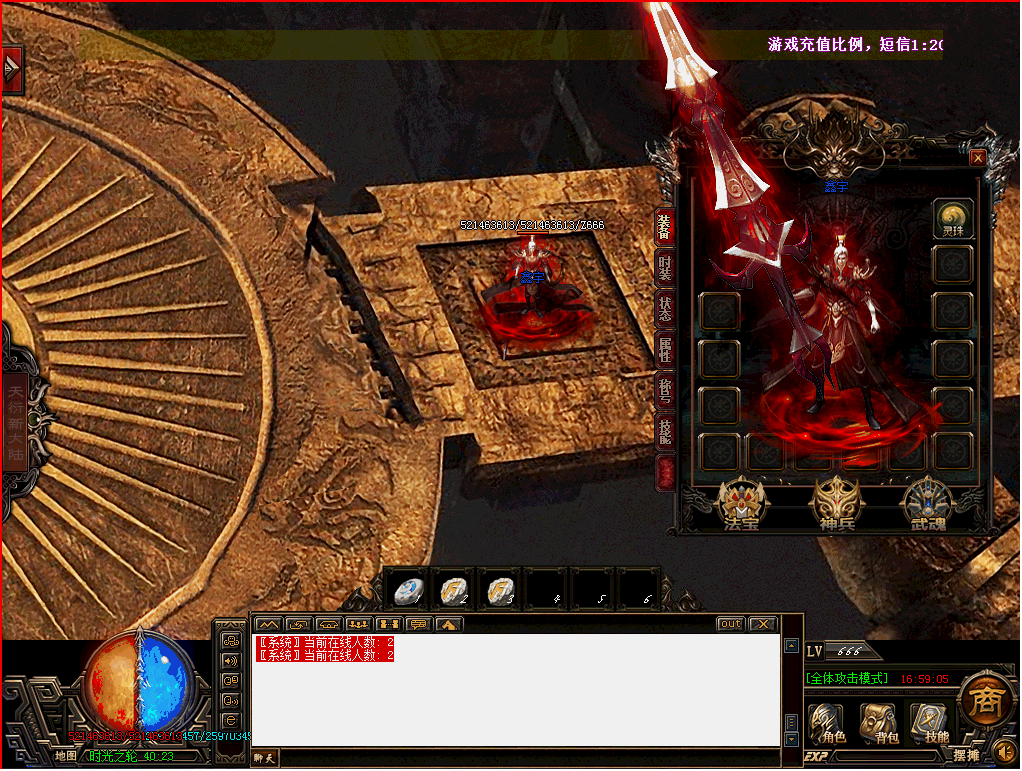Open the 时装 fashion tab

click(x=664, y=269)
